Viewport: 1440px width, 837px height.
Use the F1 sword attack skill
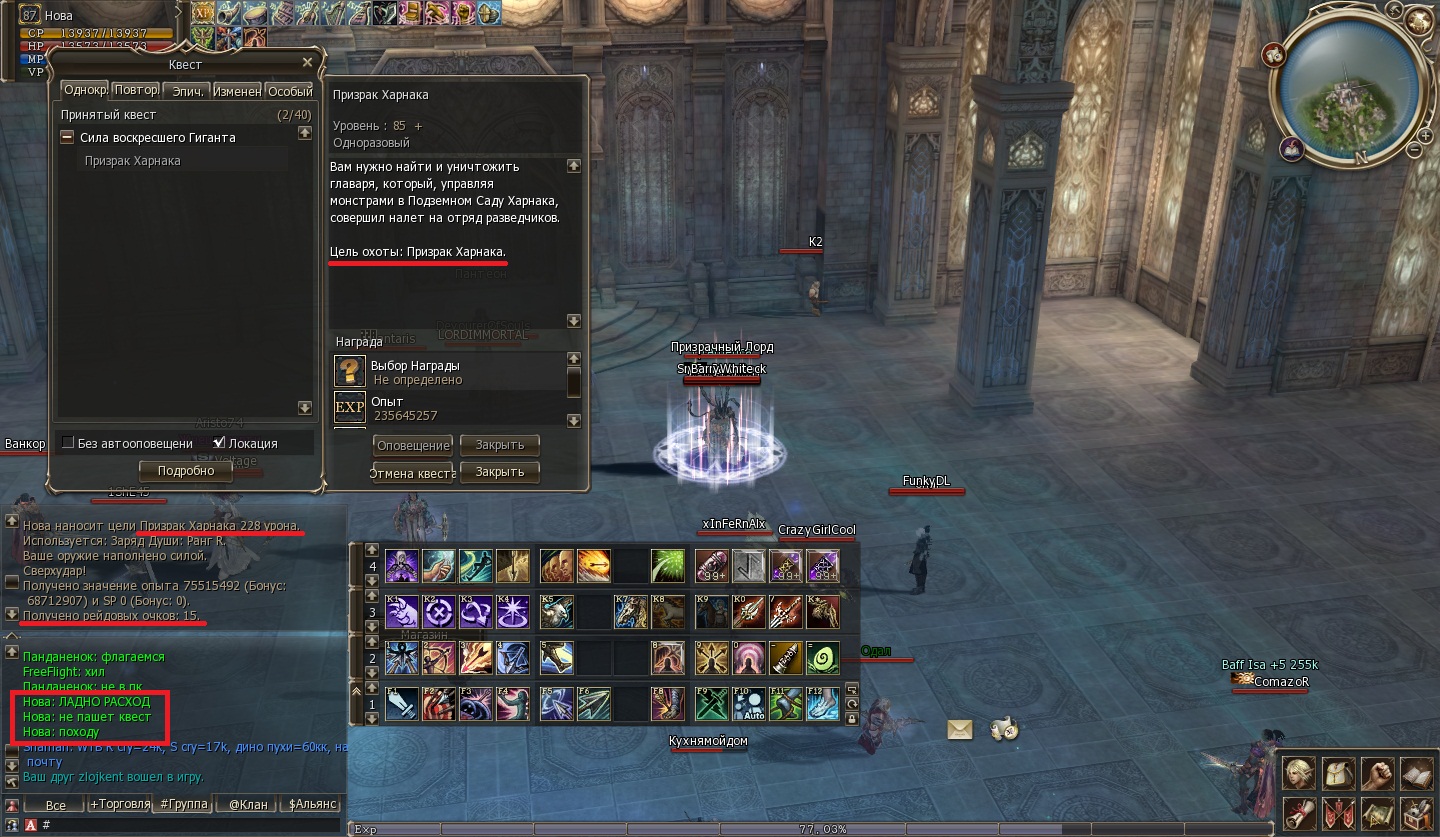click(402, 704)
